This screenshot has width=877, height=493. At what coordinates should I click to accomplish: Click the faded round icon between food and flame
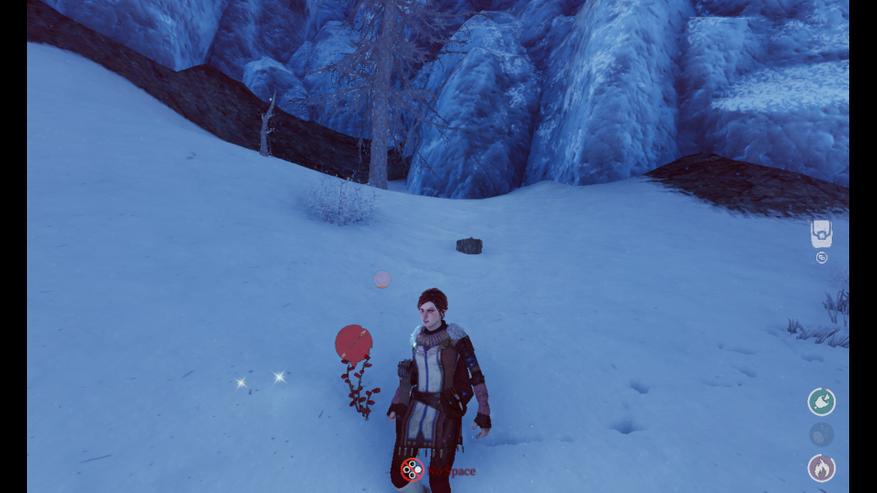pos(821,435)
